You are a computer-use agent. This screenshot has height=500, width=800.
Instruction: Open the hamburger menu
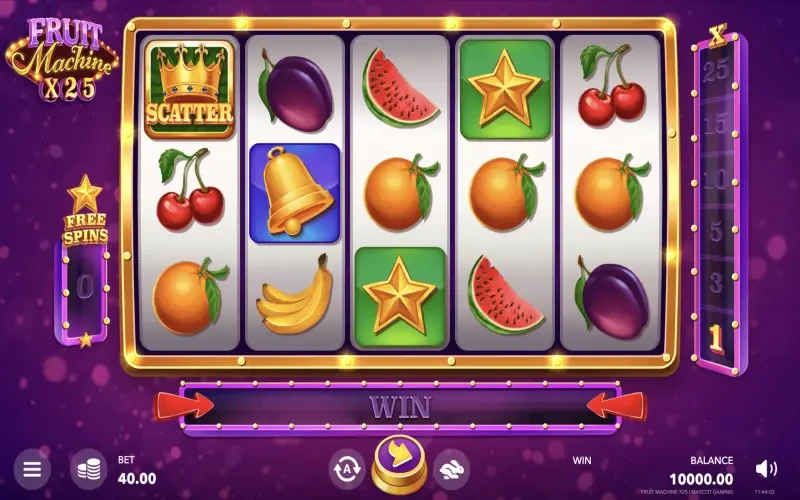click(32, 468)
